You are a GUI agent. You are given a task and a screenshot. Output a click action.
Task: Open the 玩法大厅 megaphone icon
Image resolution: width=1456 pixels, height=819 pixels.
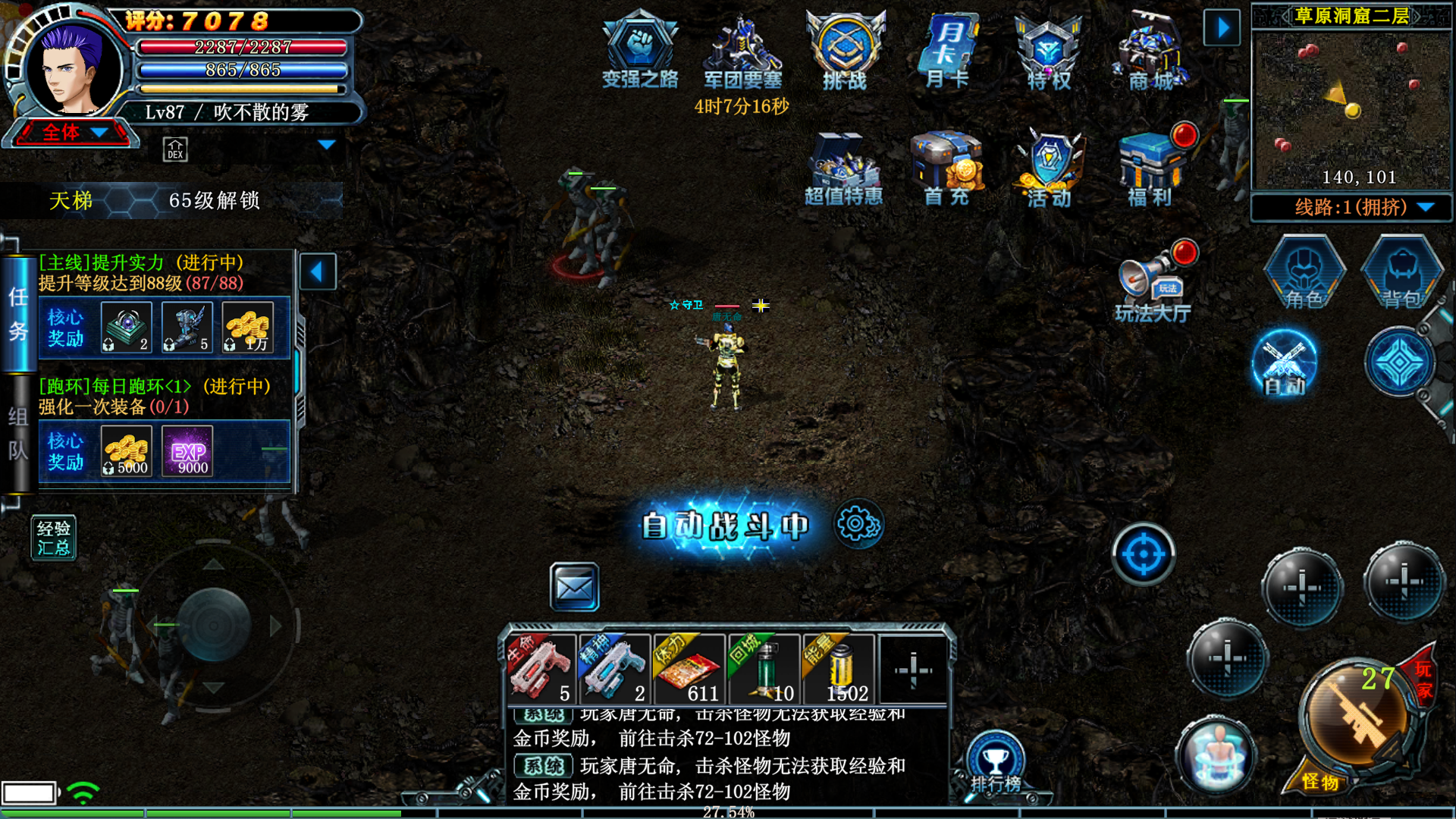1152,283
